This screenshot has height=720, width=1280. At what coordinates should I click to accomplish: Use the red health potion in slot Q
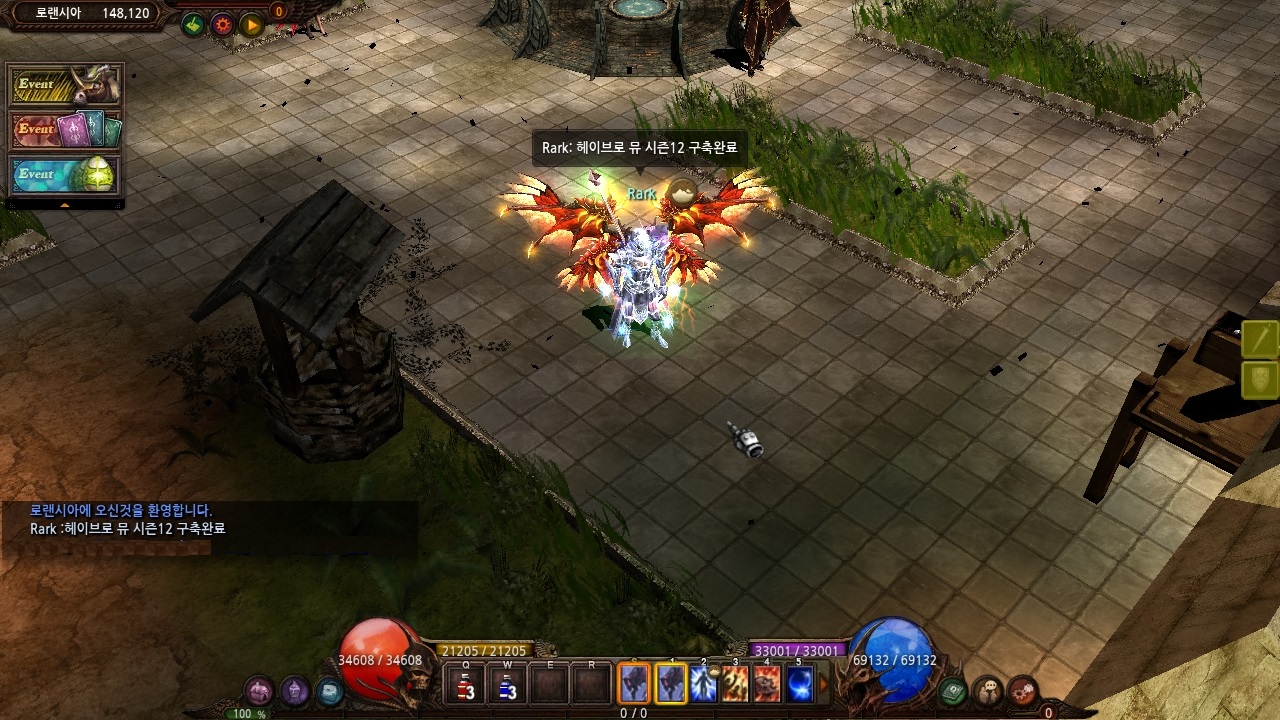[466, 685]
